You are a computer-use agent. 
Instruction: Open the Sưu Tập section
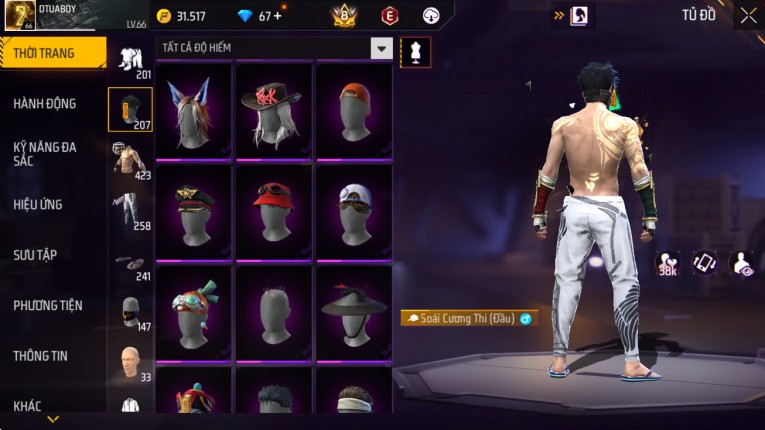(x=35, y=254)
